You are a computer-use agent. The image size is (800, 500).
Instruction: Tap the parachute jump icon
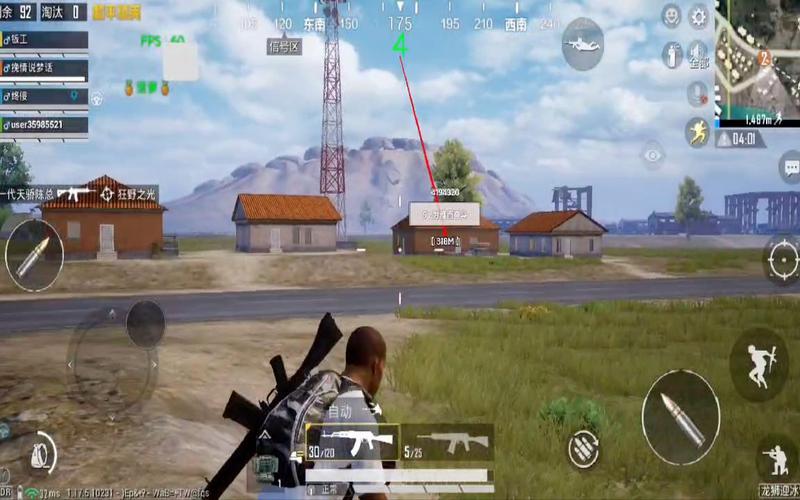(582, 44)
